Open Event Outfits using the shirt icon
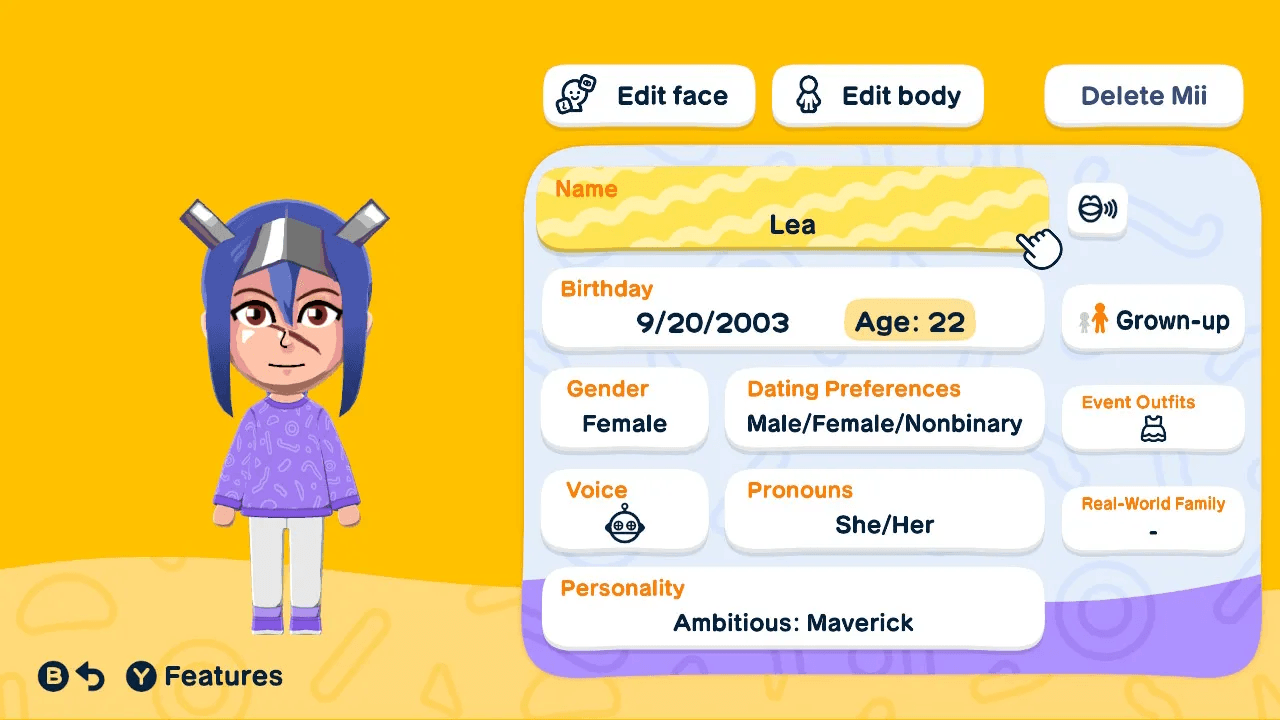 (x=1152, y=428)
